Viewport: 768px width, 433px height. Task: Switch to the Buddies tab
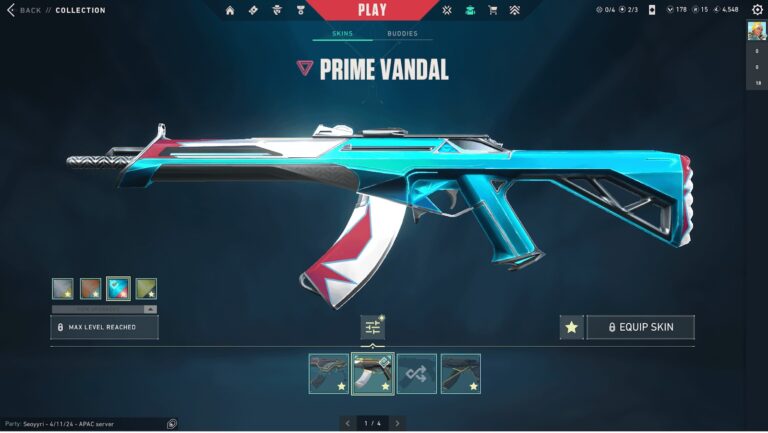tap(402, 34)
